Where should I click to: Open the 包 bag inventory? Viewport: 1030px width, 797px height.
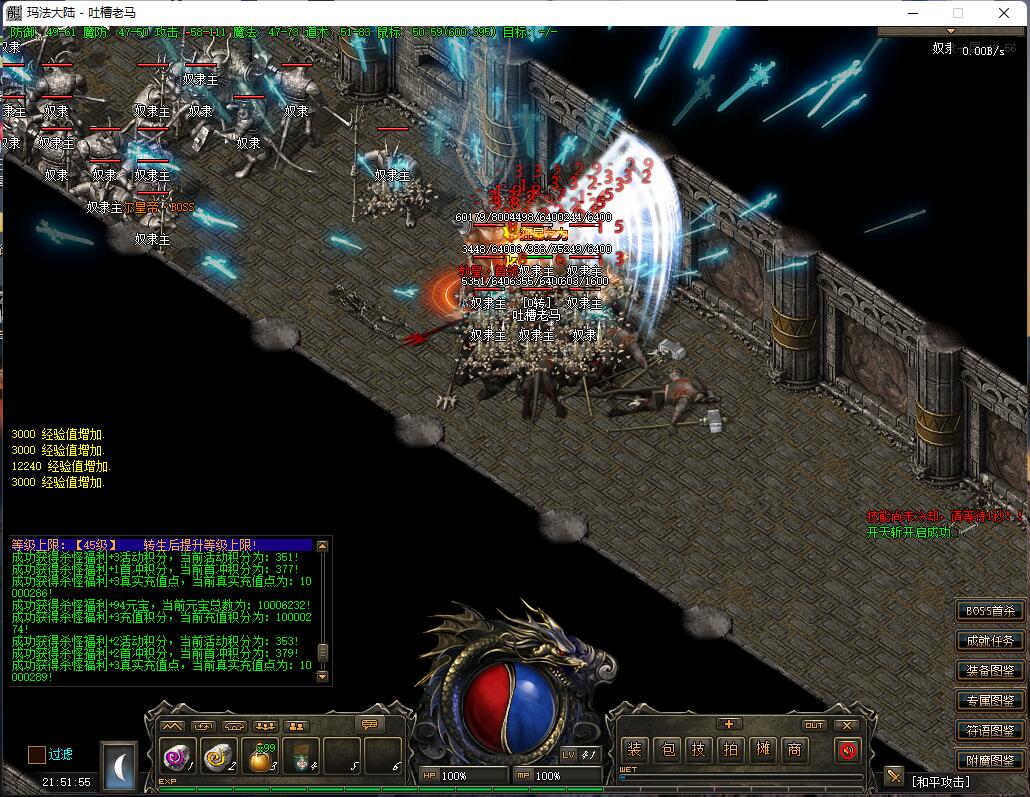(667, 750)
